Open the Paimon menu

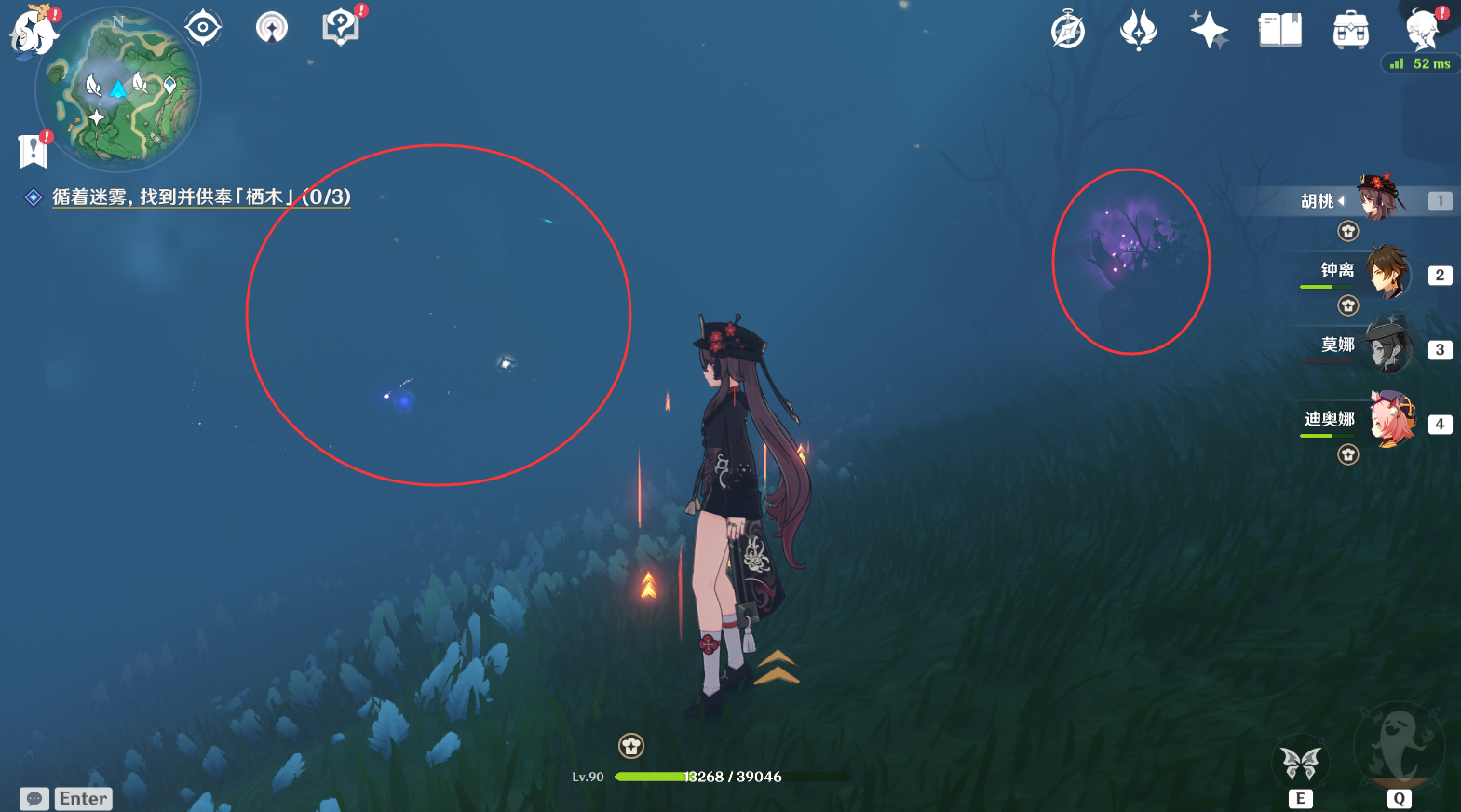33,32
